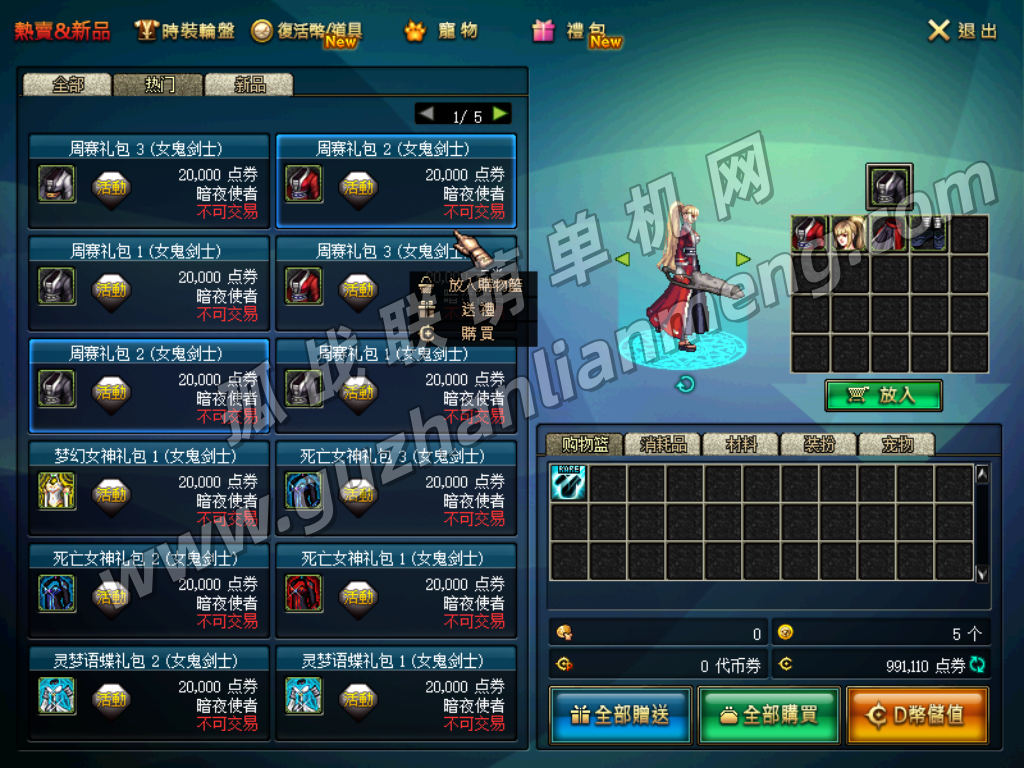
Task: Click the 全部贈送 gift-all button
Action: pos(620,715)
